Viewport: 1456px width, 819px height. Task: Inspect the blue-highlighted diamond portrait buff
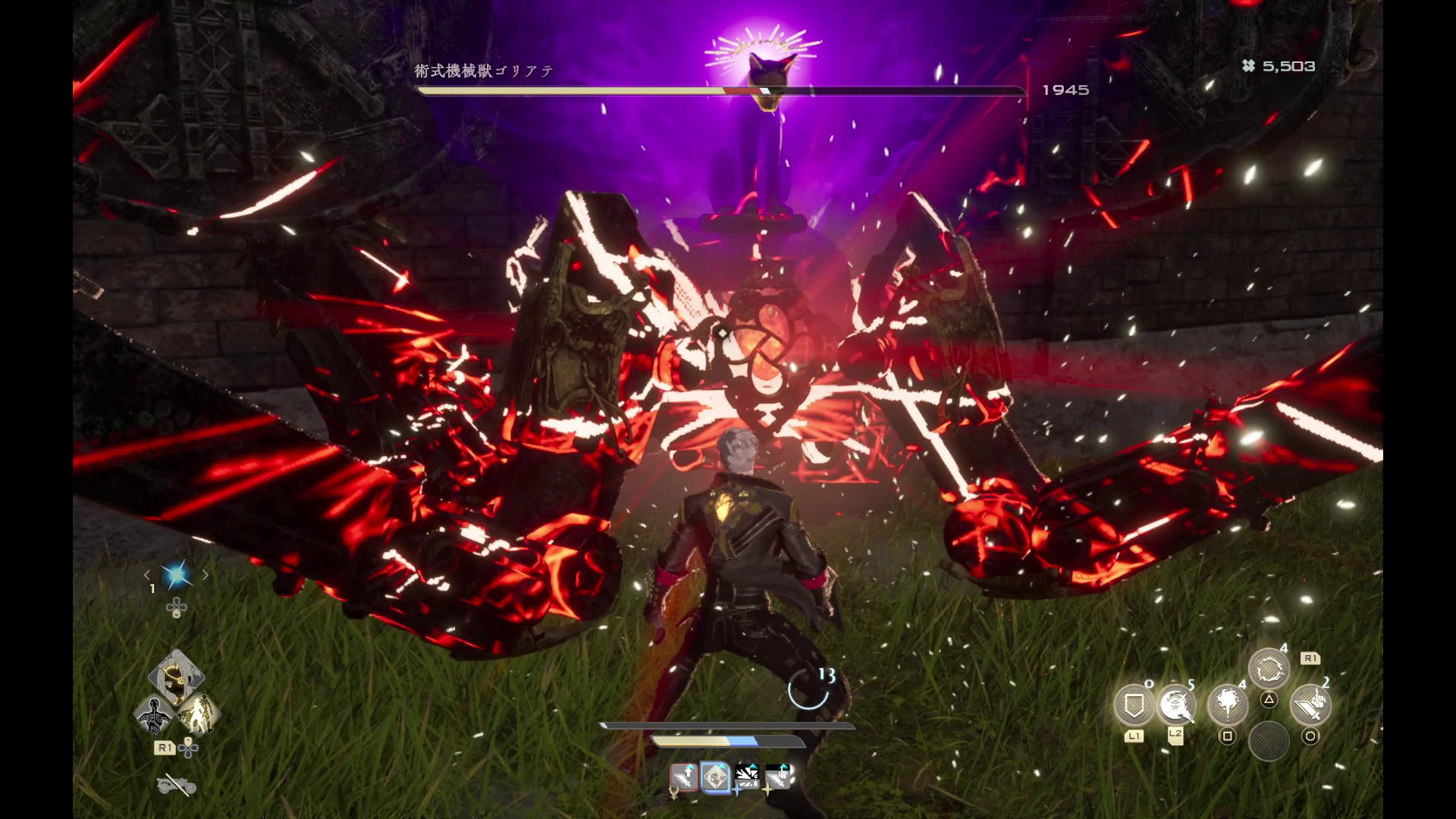[x=715, y=777]
